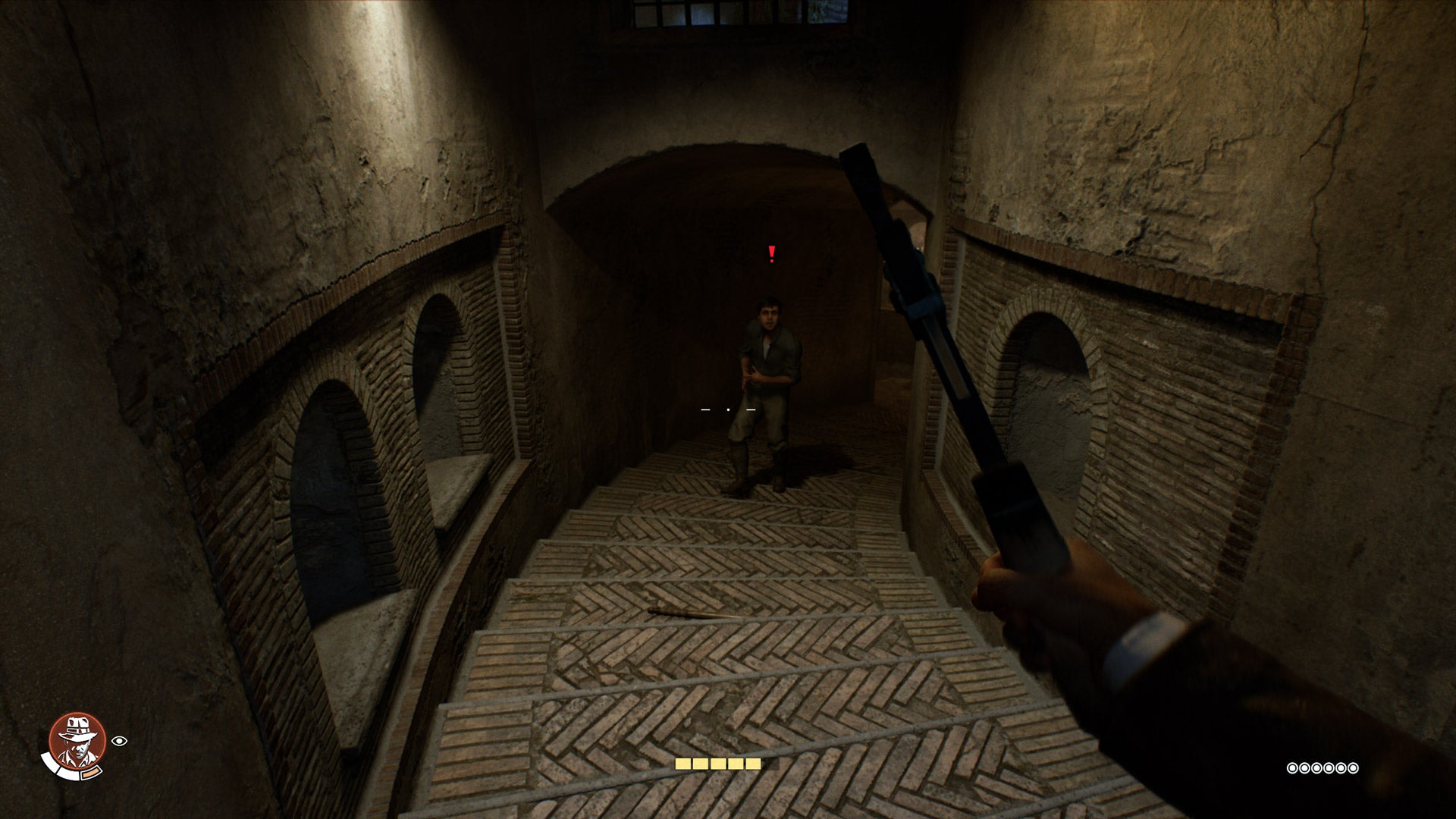Viewport: 1456px width, 819px height.
Task: Click the third stamina square in the bar
Action: (x=718, y=764)
